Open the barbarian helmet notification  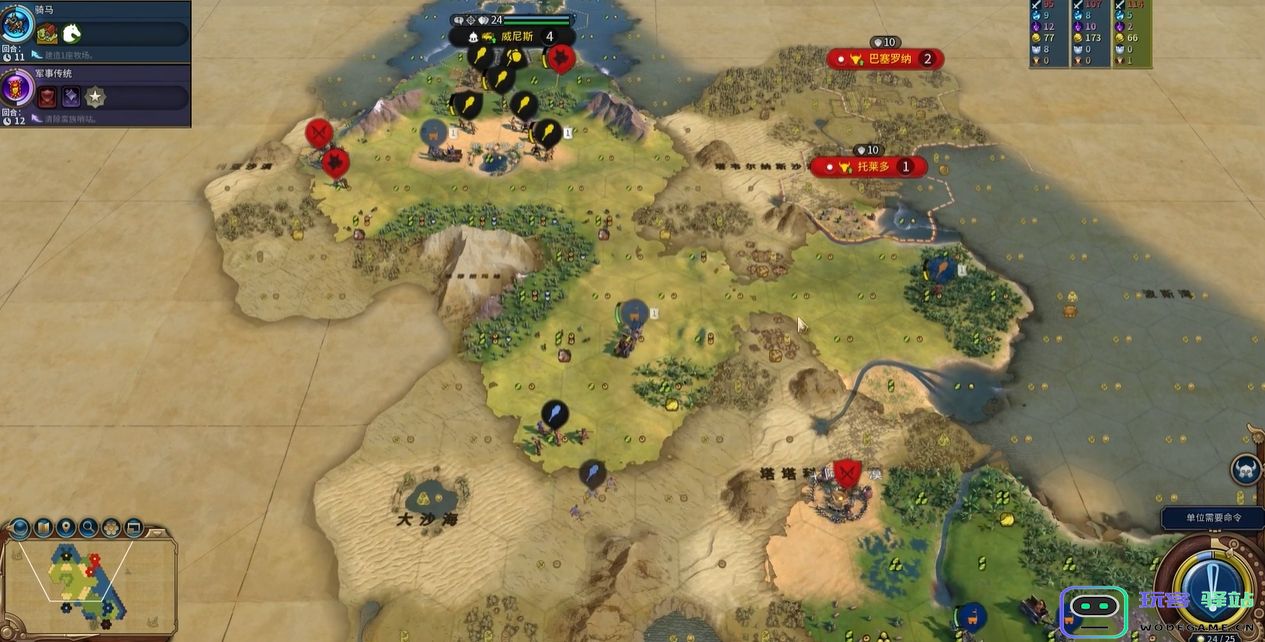pos(1246,470)
